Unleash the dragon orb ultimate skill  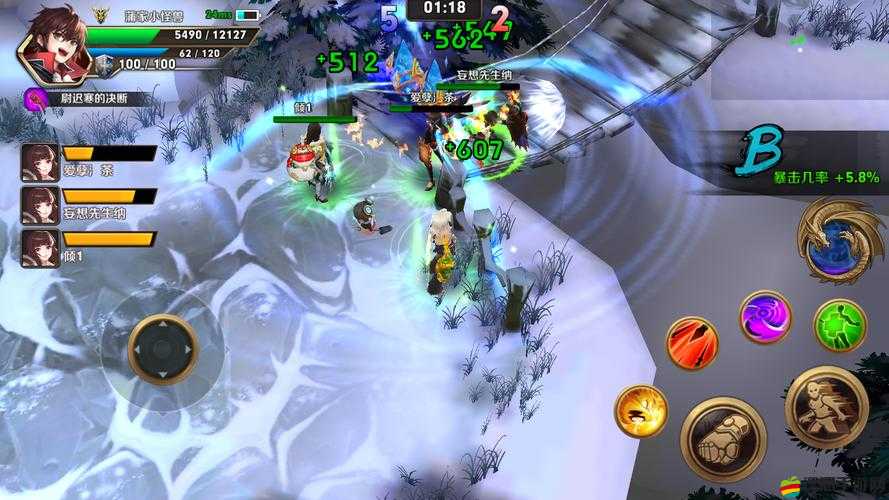[x=838, y=240]
